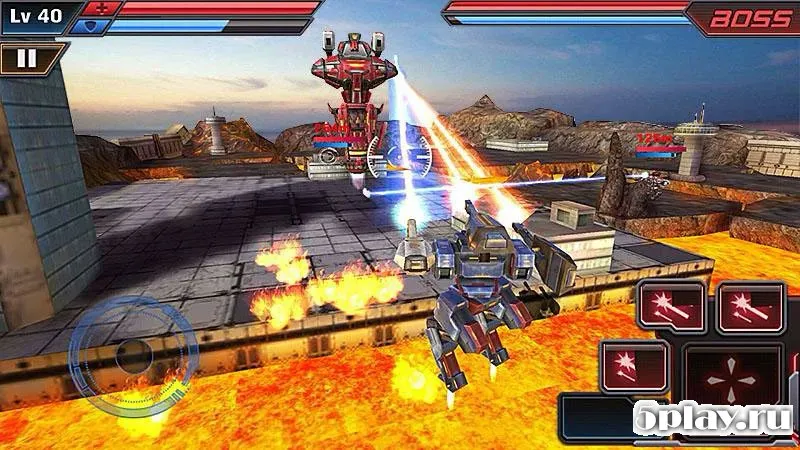Tap the center of the virtual movement joystick

(133, 355)
